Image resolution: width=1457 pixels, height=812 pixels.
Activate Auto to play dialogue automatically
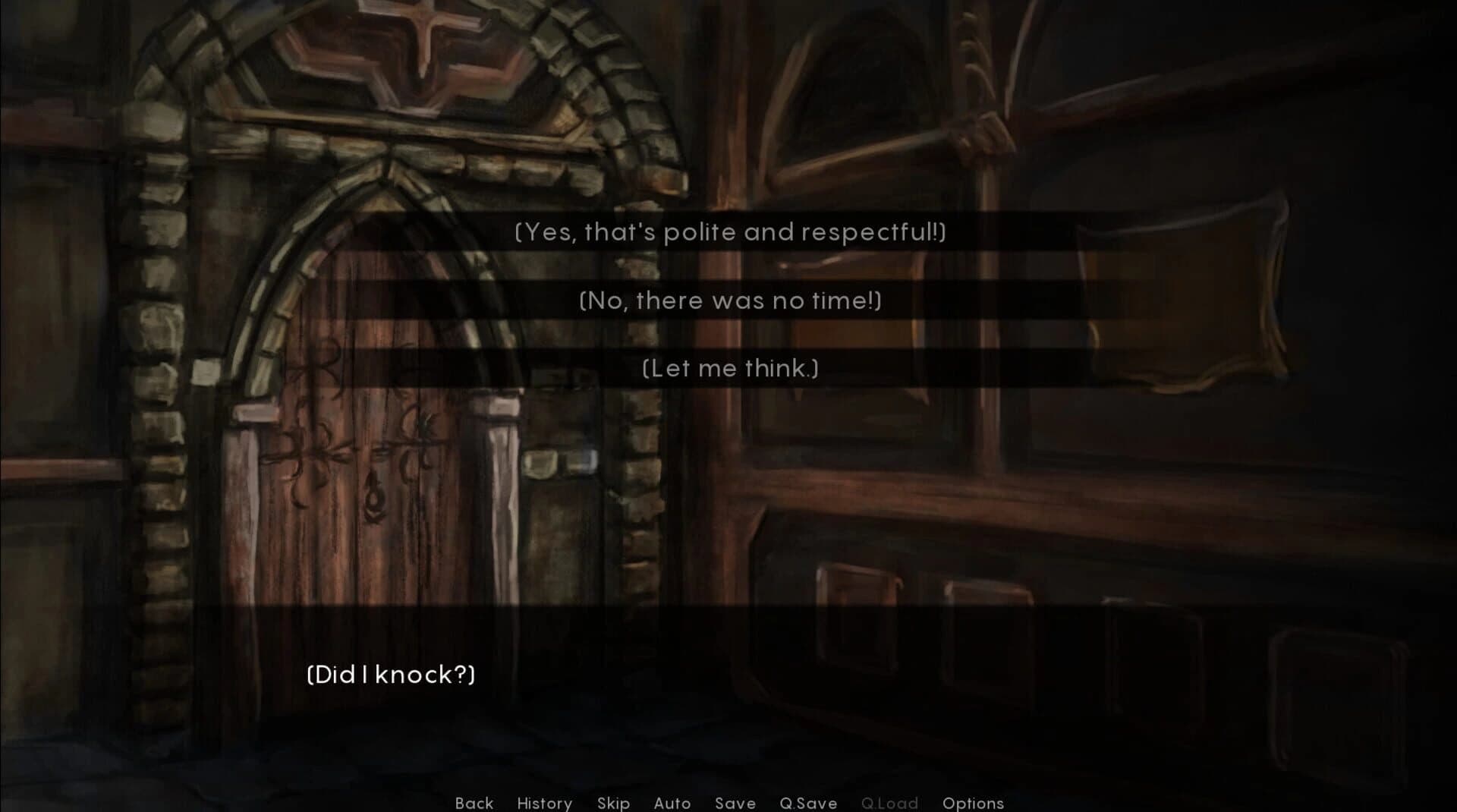coord(672,803)
